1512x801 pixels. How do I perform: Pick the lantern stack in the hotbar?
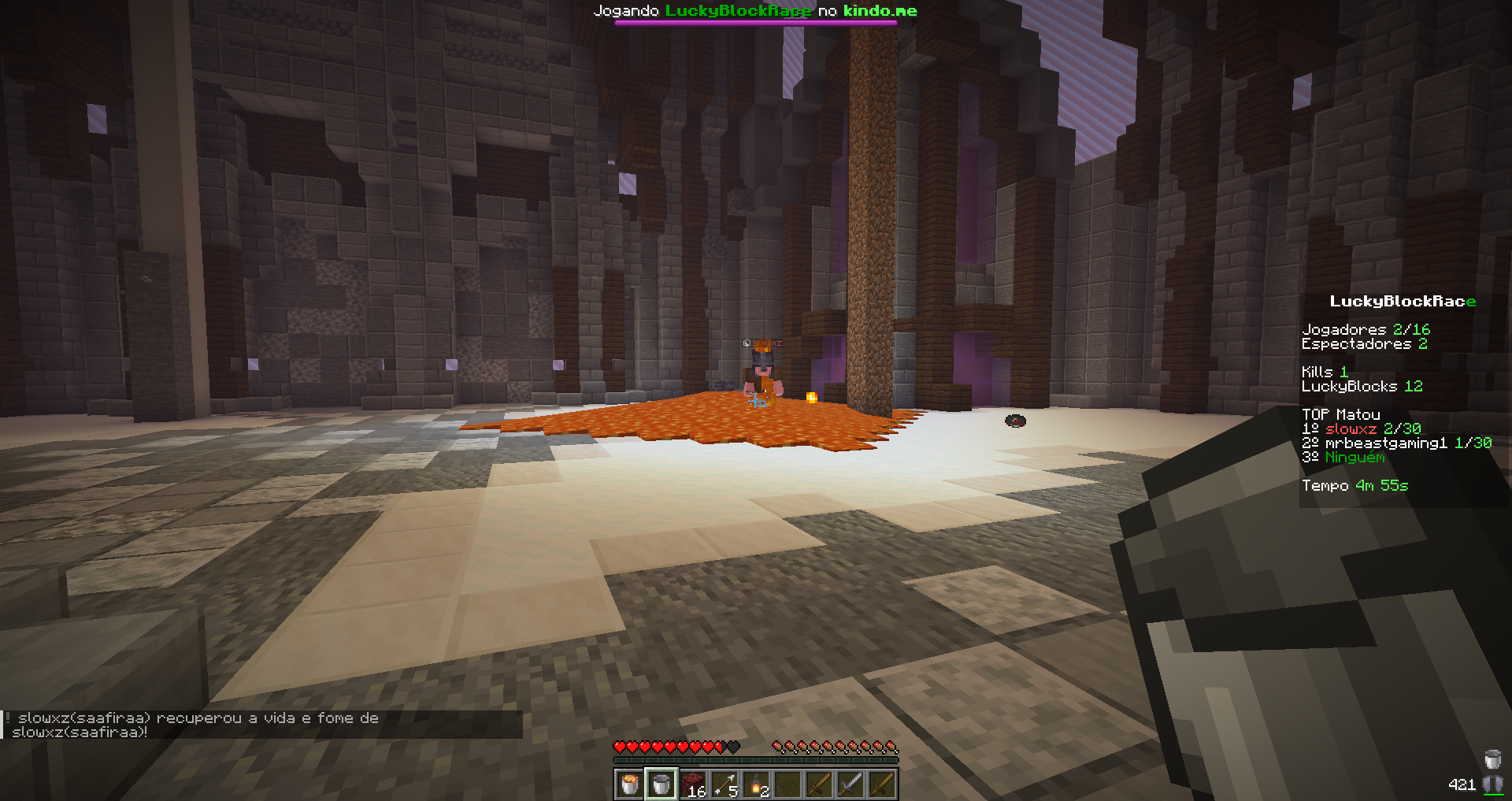(x=756, y=784)
